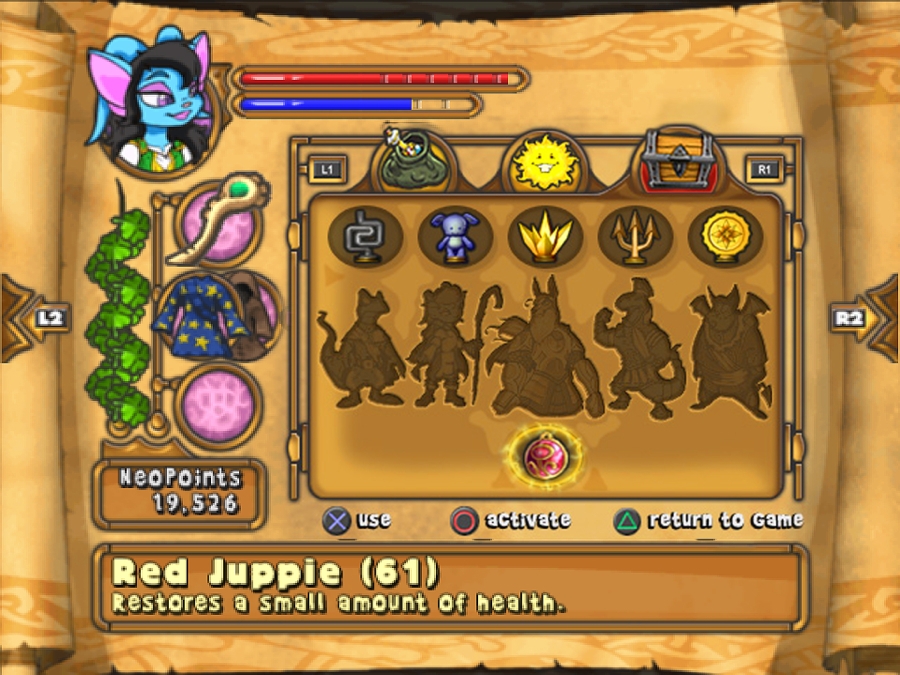The width and height of the screenshot is (900, 675).
Task: Choose the blue plushie trophy
Action: [x=455, y=237]
